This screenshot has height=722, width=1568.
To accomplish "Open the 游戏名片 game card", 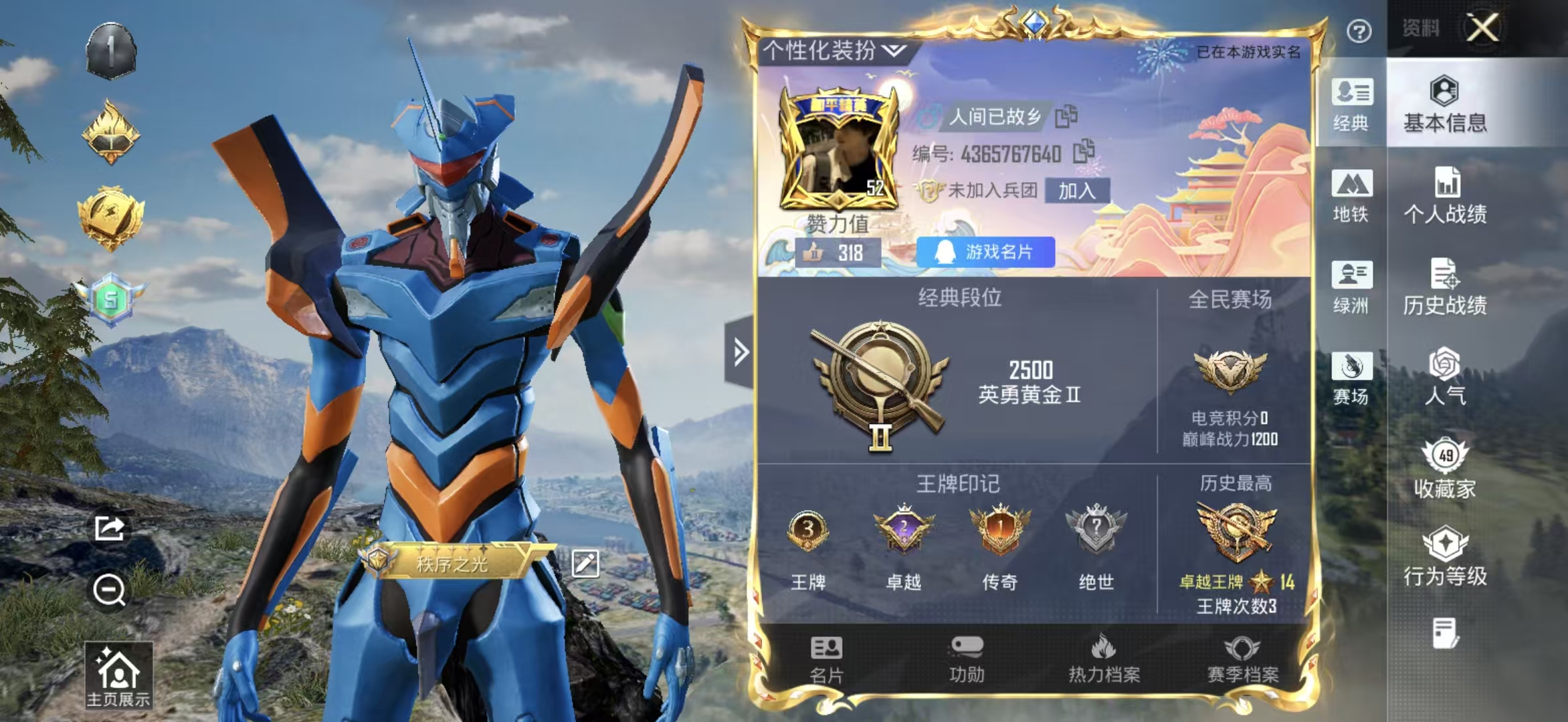I will (x=985, y=252).
